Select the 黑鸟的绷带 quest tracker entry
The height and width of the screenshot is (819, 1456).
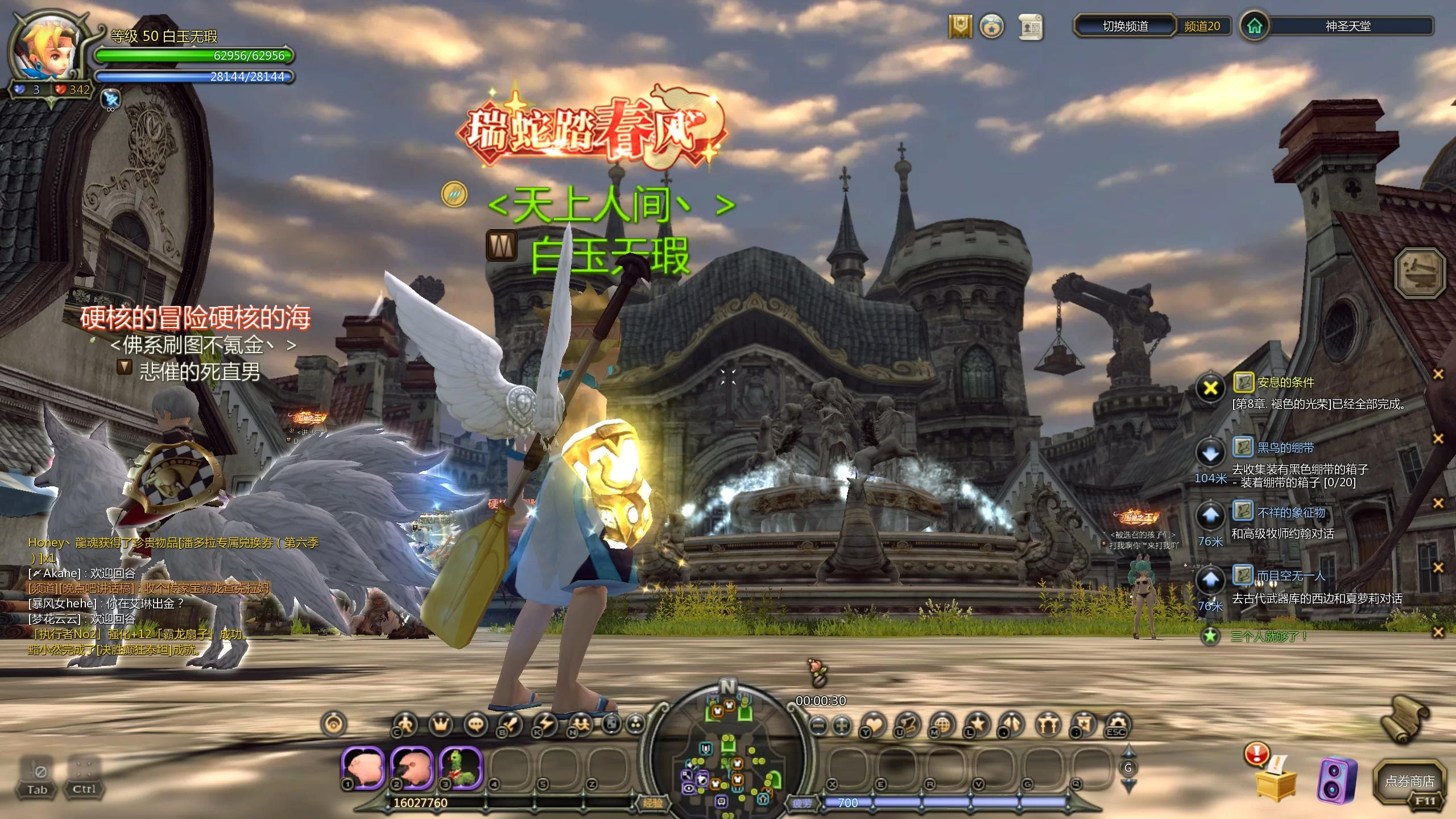(x=1285, y=448)
